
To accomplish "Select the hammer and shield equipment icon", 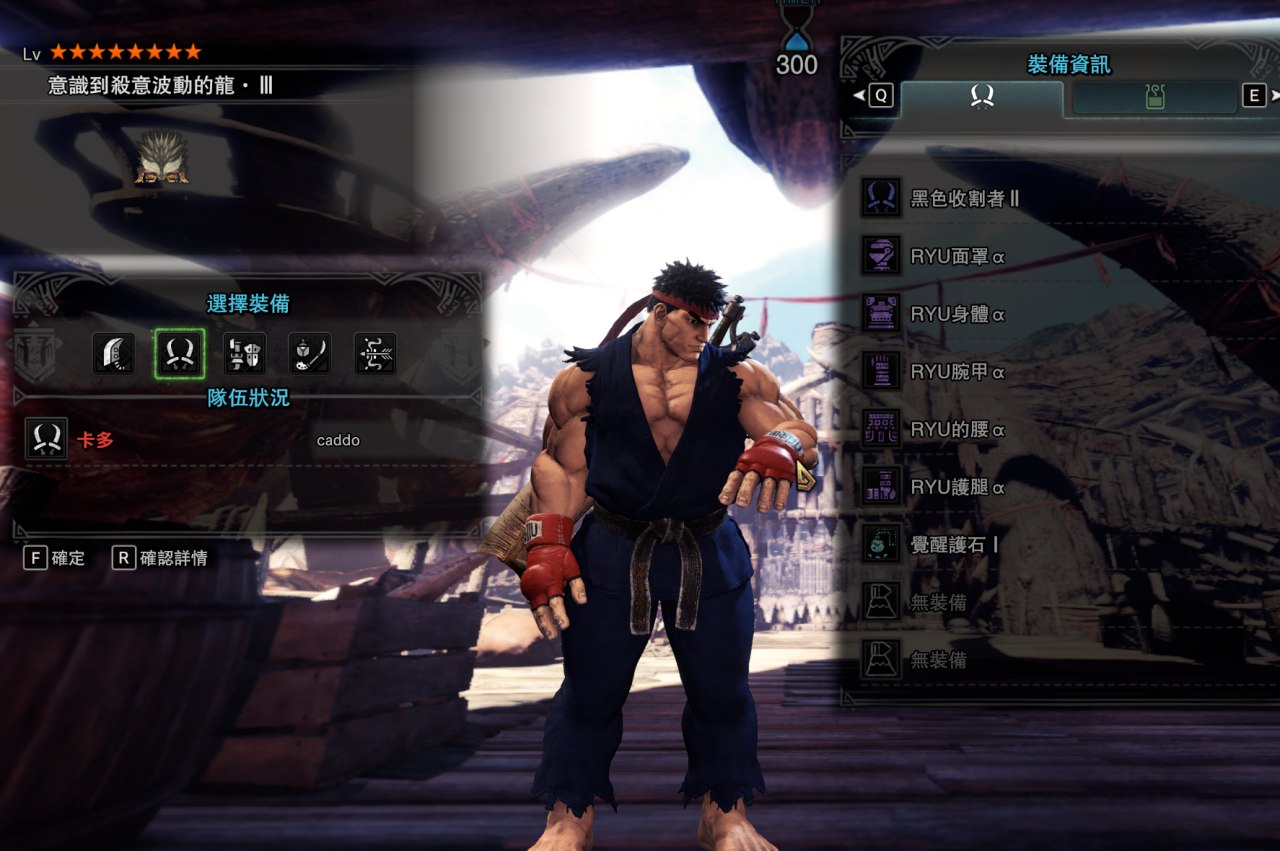I will pyautogui.click(x=245, y=354).
